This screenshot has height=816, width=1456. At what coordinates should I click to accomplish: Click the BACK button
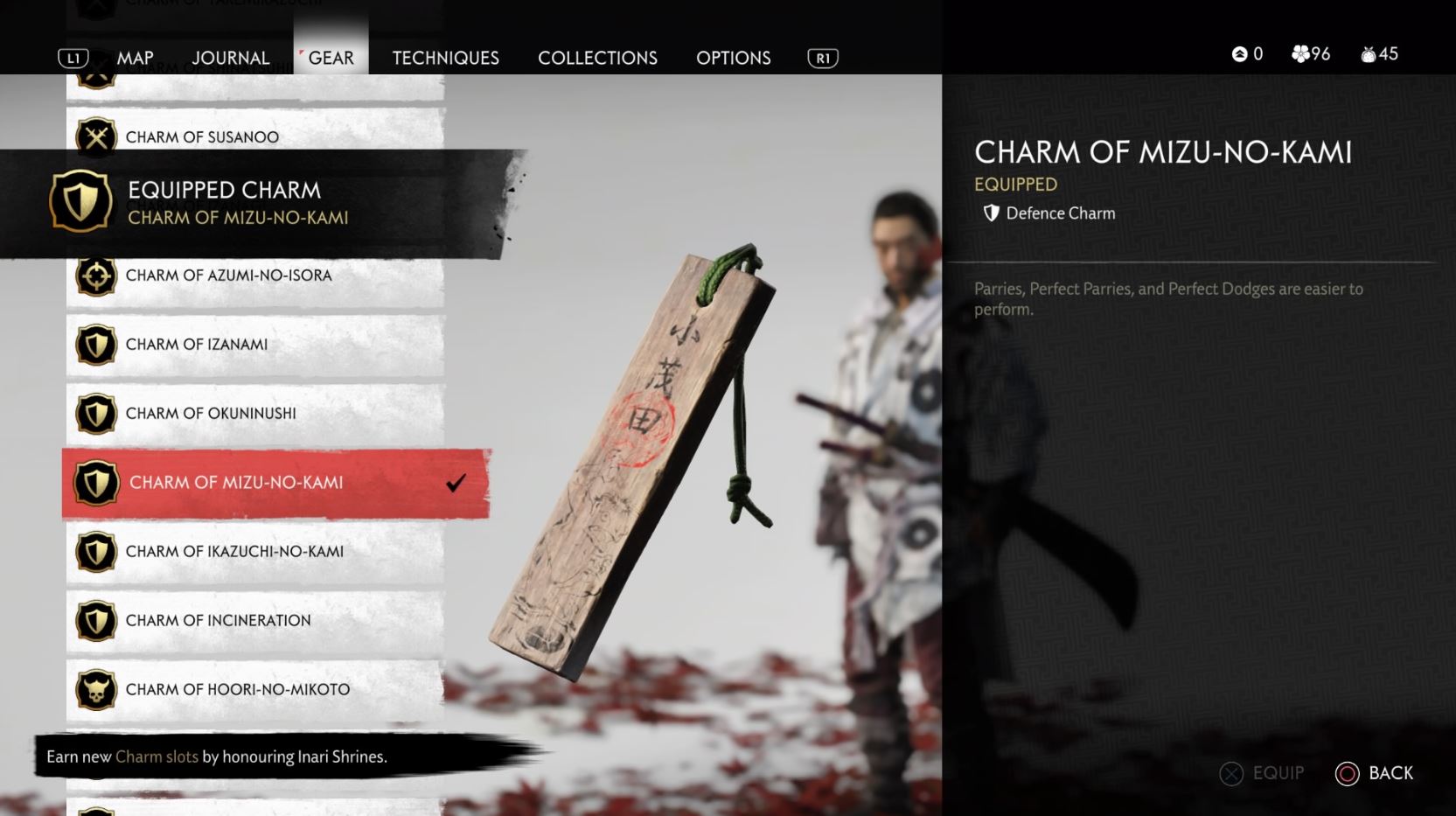click(1374, 773)
